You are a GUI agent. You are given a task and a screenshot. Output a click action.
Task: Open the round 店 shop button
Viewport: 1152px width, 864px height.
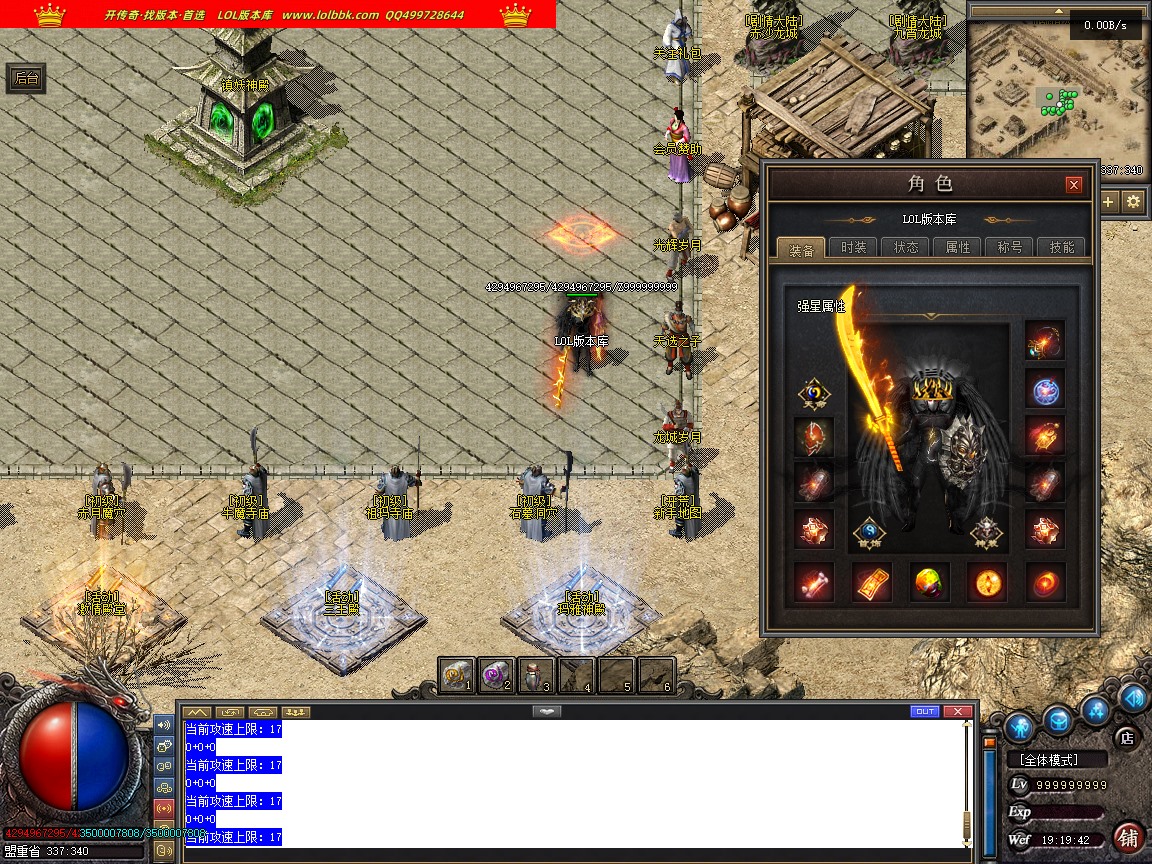click(x=1127, y=738)
